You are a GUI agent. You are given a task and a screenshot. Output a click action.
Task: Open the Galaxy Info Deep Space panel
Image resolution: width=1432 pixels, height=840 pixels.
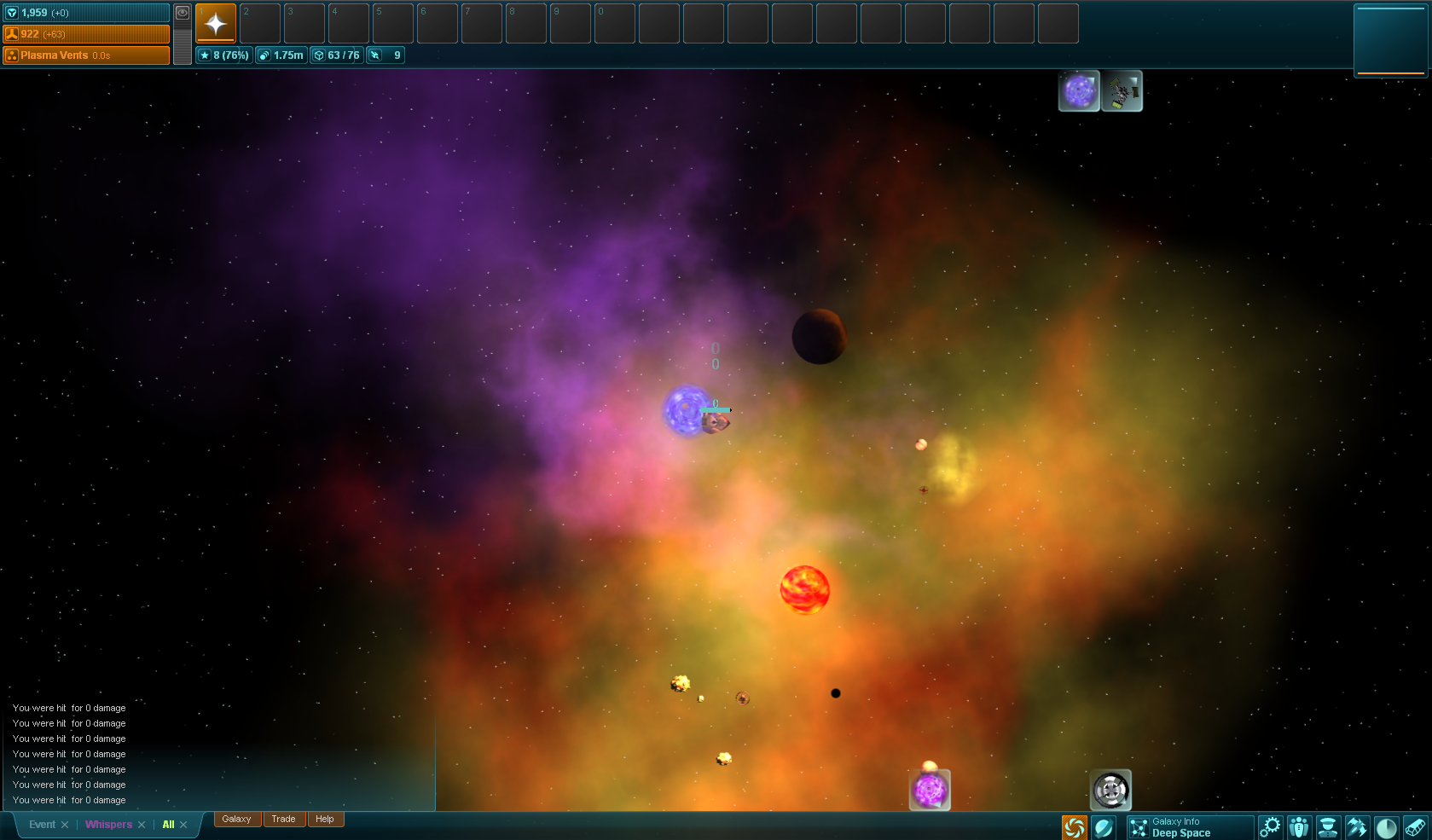tap(1190, 827)
